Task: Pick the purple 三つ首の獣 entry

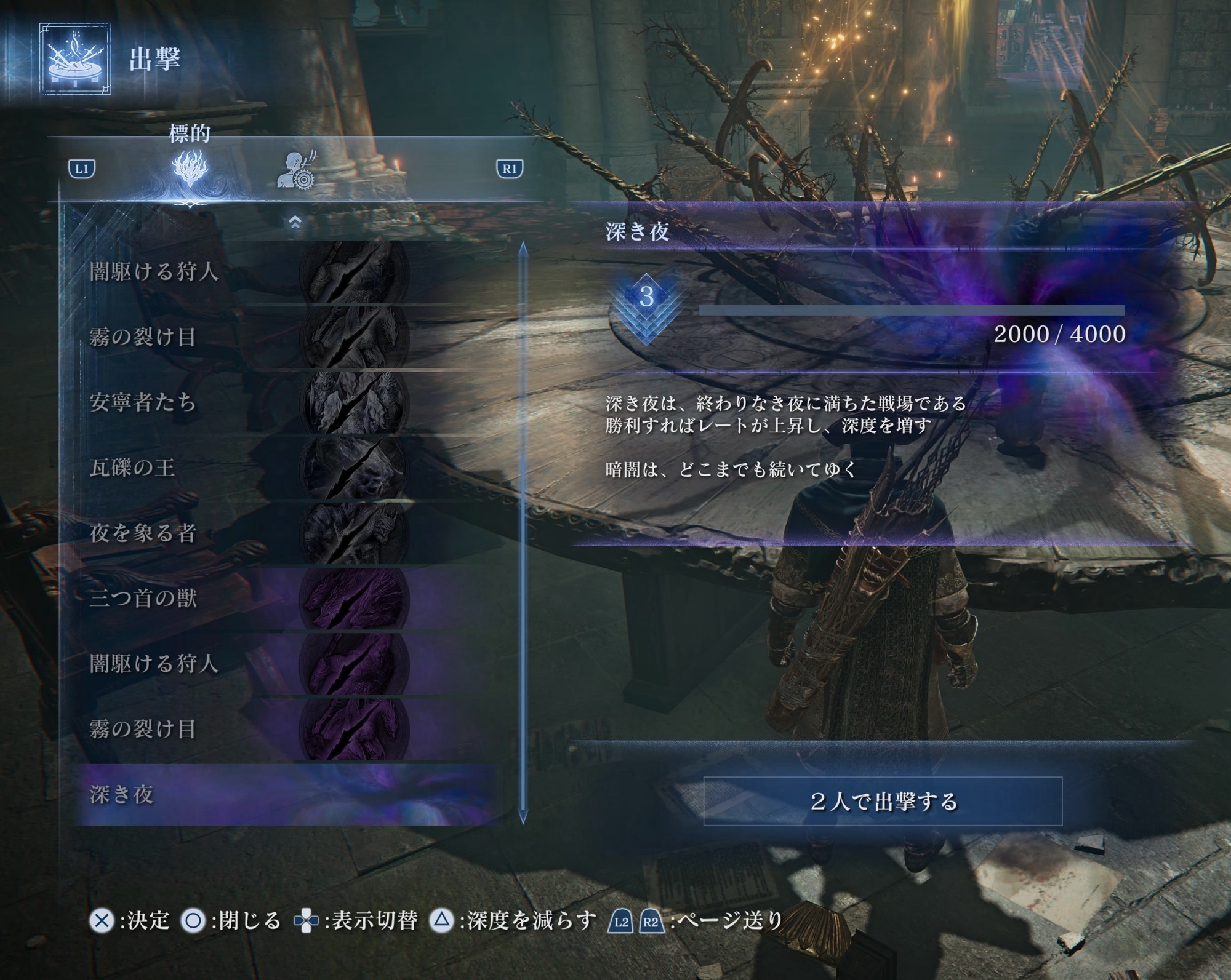Action: 246,598
